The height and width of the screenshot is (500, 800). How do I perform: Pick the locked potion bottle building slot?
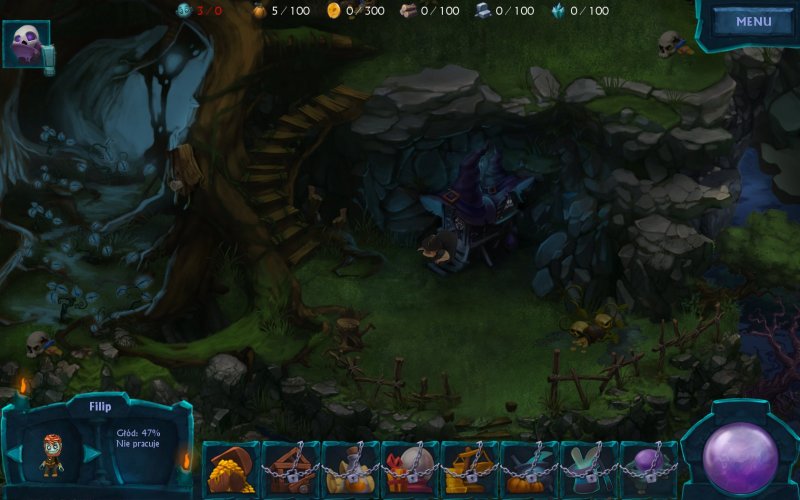350,468
